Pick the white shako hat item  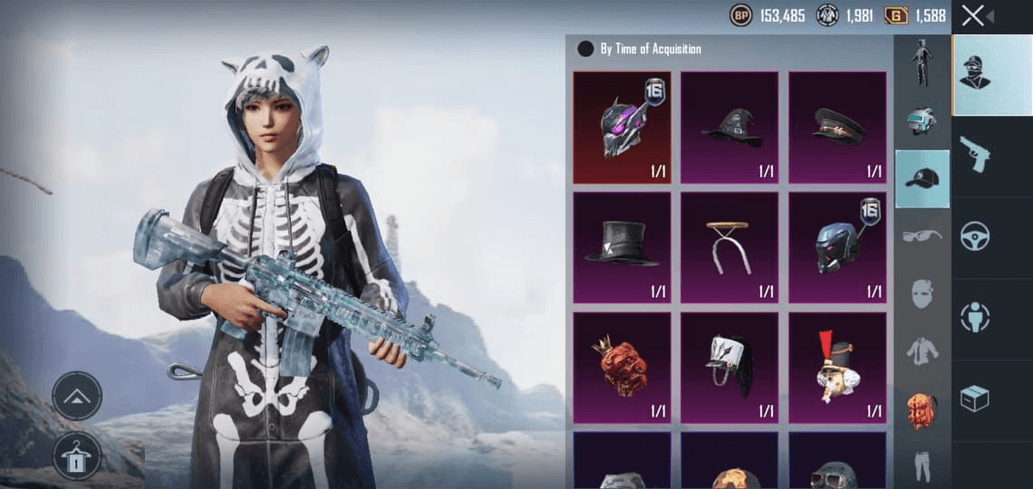pyautogui.click(x=729, y=367)
